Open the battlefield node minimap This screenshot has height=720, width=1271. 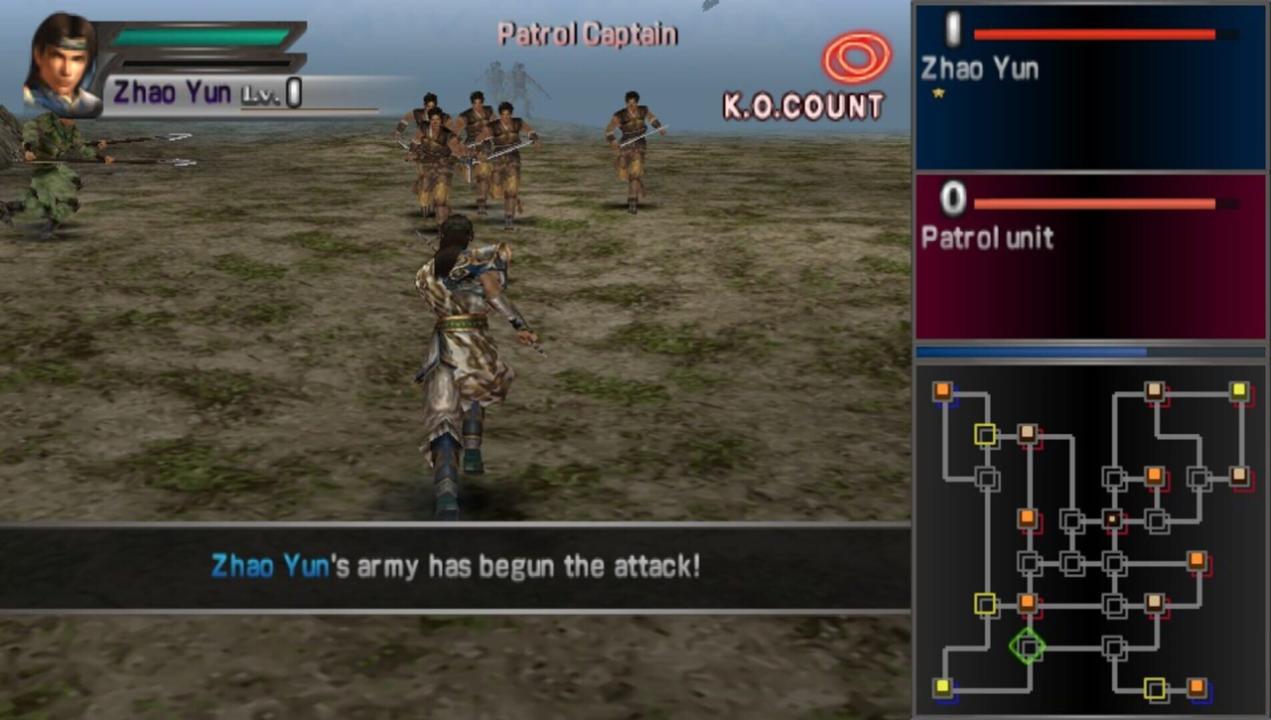click(1090, 540)
